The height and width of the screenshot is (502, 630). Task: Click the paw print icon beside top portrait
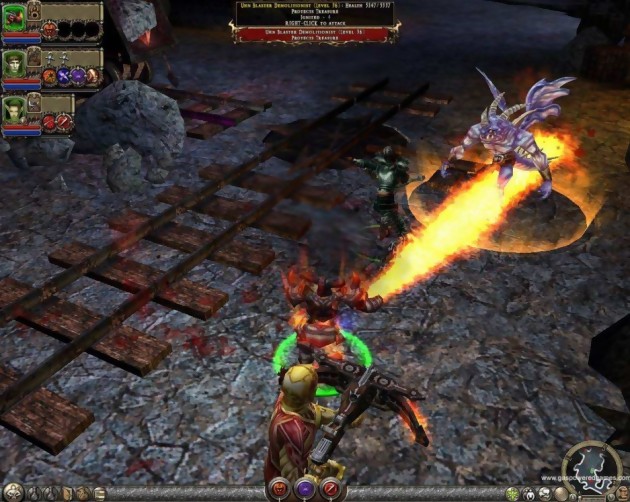pos(33,12)
